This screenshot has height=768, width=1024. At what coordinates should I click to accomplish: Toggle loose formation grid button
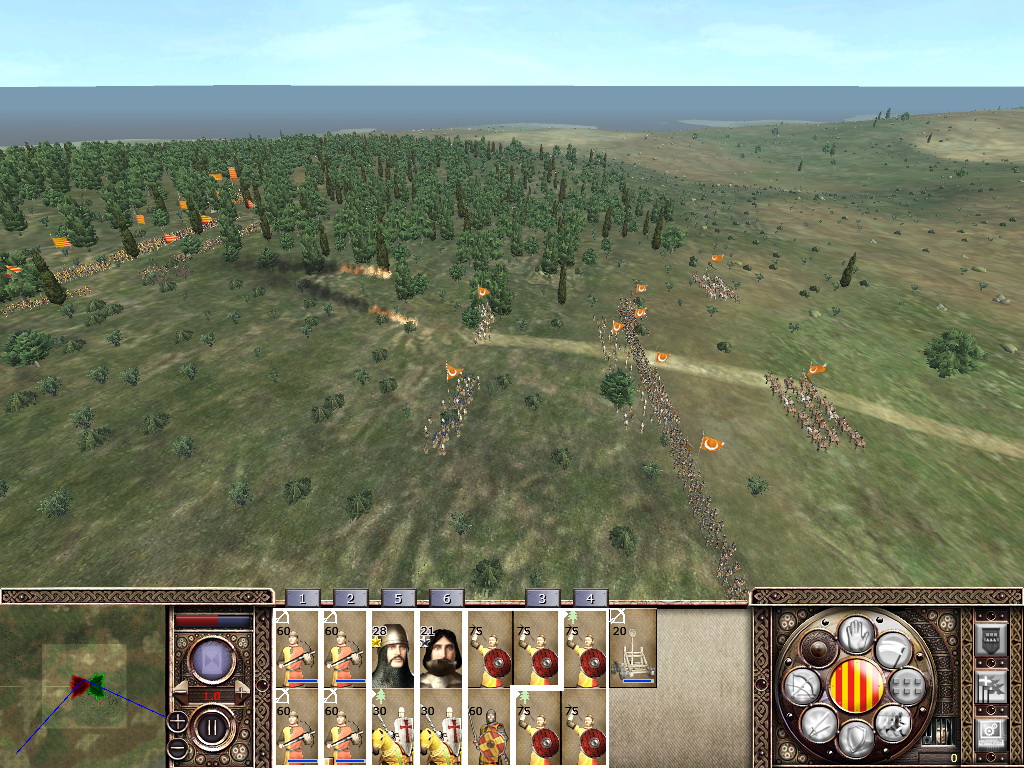[906, 686]
